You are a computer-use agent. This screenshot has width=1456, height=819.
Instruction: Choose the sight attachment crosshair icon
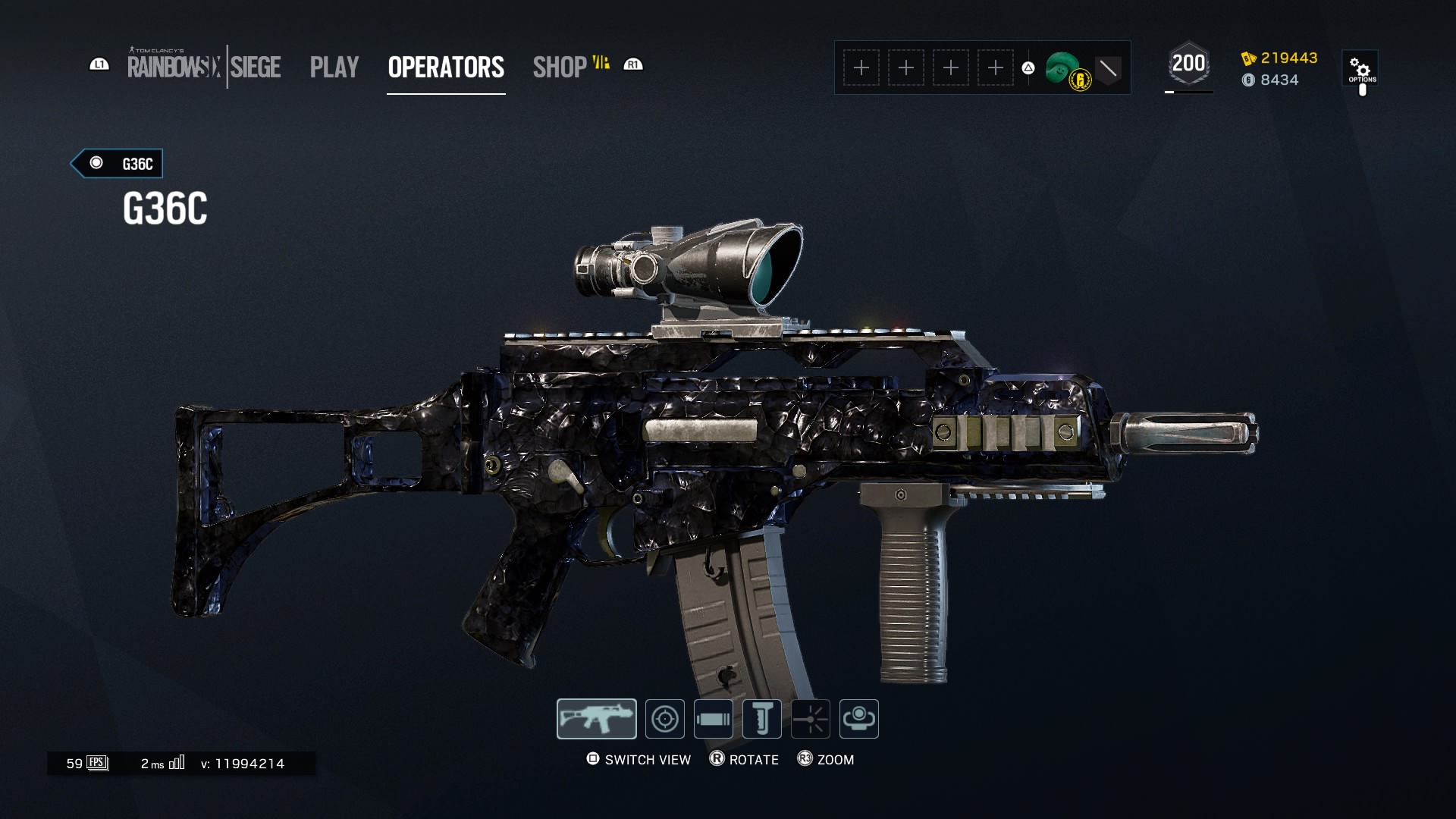pyautogui.click(x=665, y=719)
